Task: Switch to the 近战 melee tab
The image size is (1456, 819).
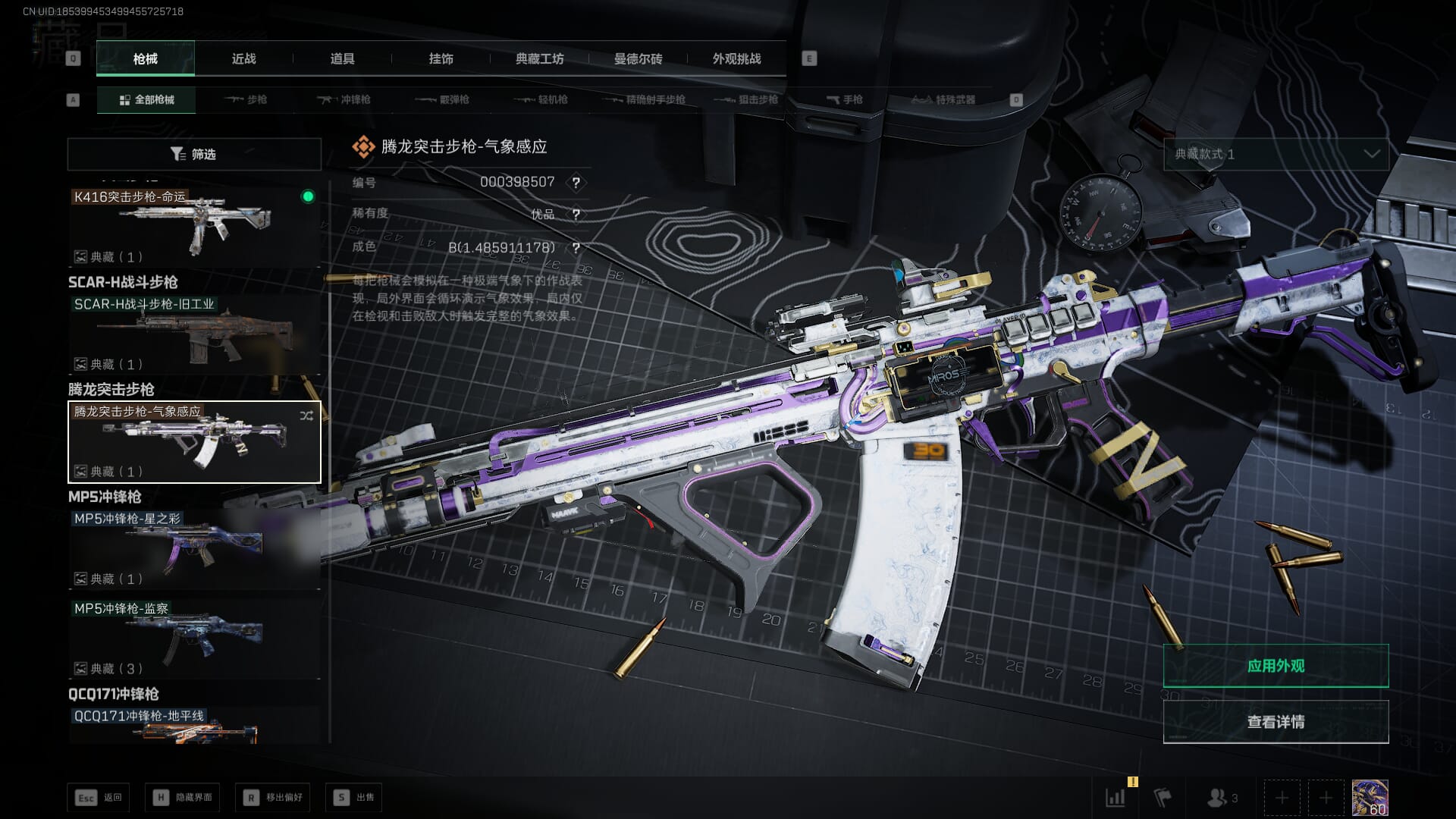Action: point(243,58)
